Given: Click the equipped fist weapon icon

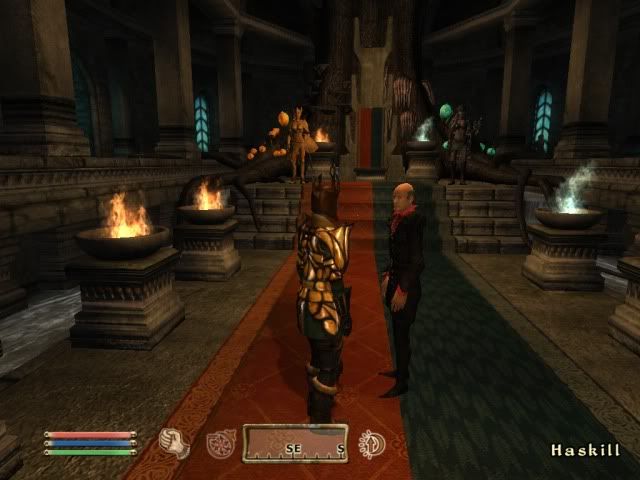Looking at the screenshot, I should pyautogui.click(x=175, y=442).
